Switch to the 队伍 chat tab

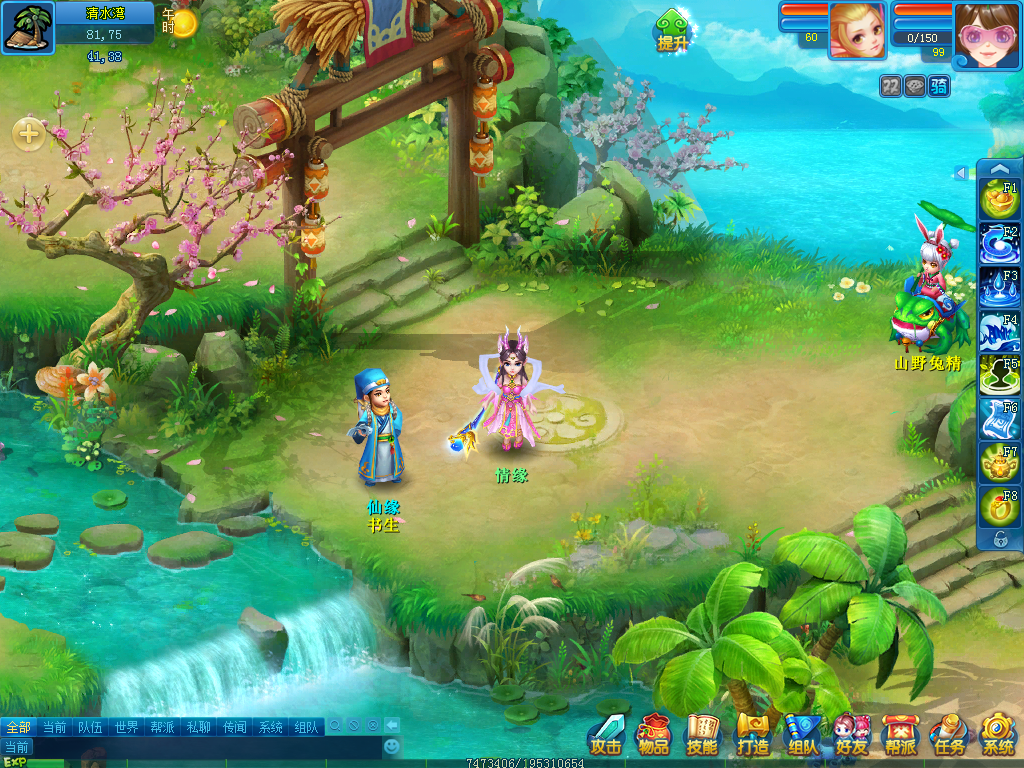coord(90,727)
